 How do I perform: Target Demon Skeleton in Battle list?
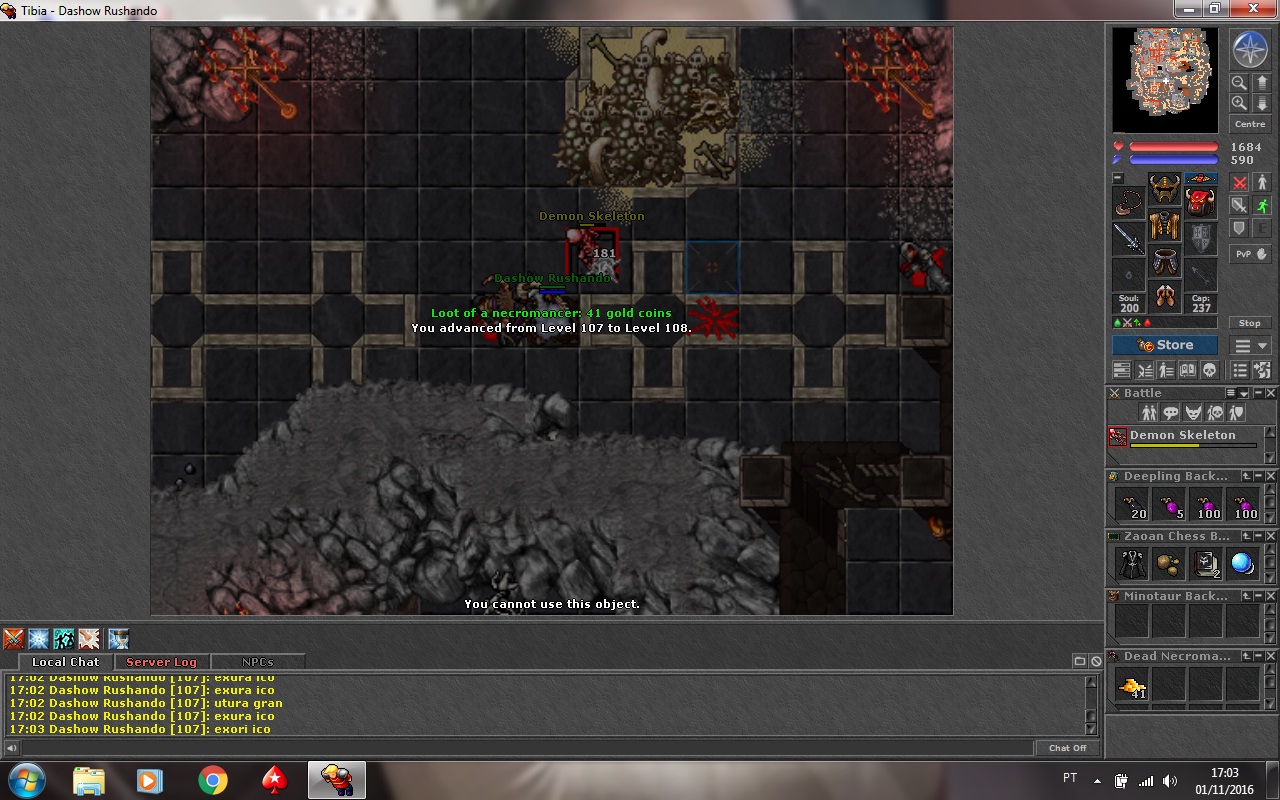(x=1182, y=436)
